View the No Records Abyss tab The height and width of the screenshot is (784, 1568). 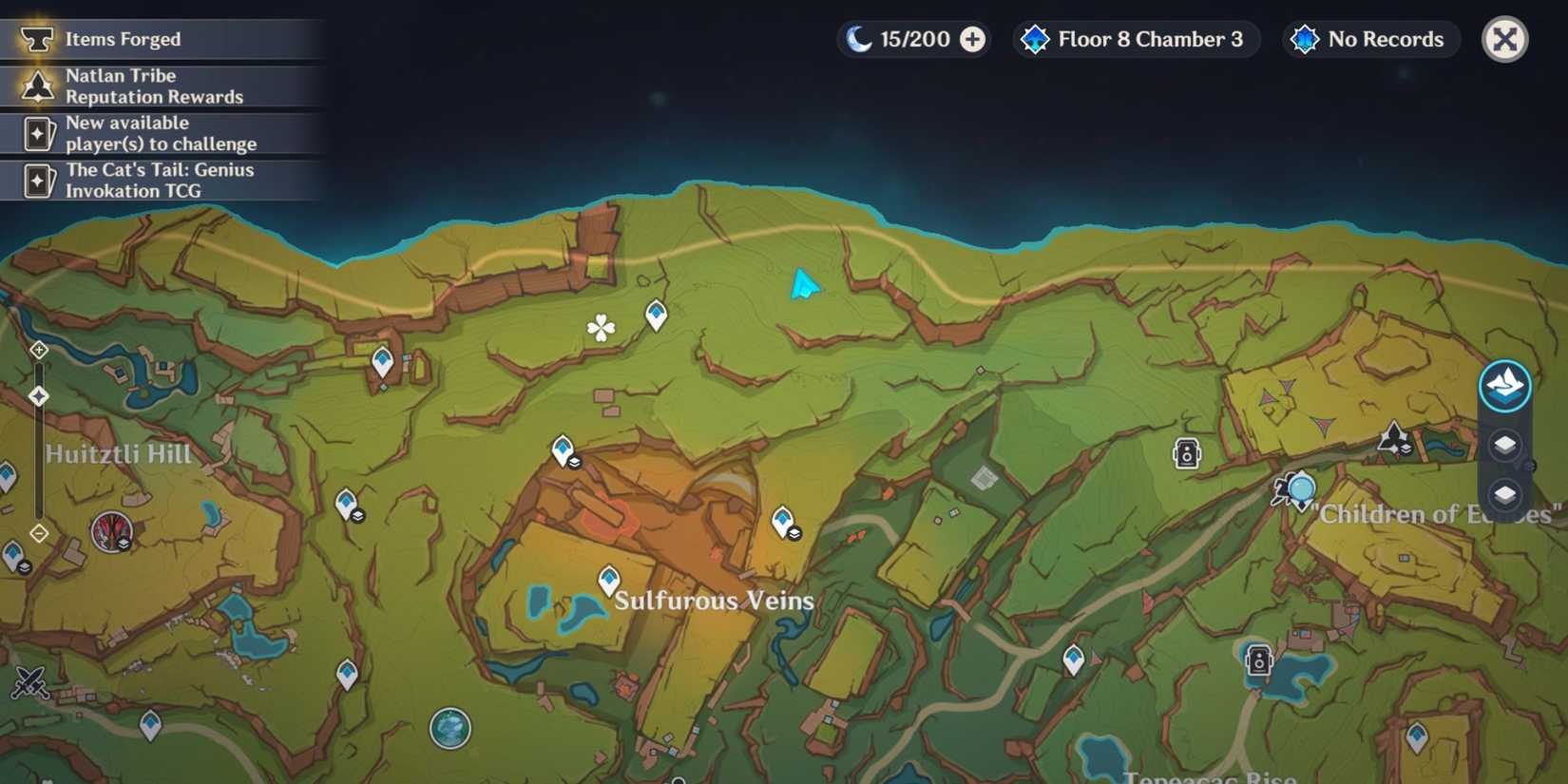point(1369,39)
